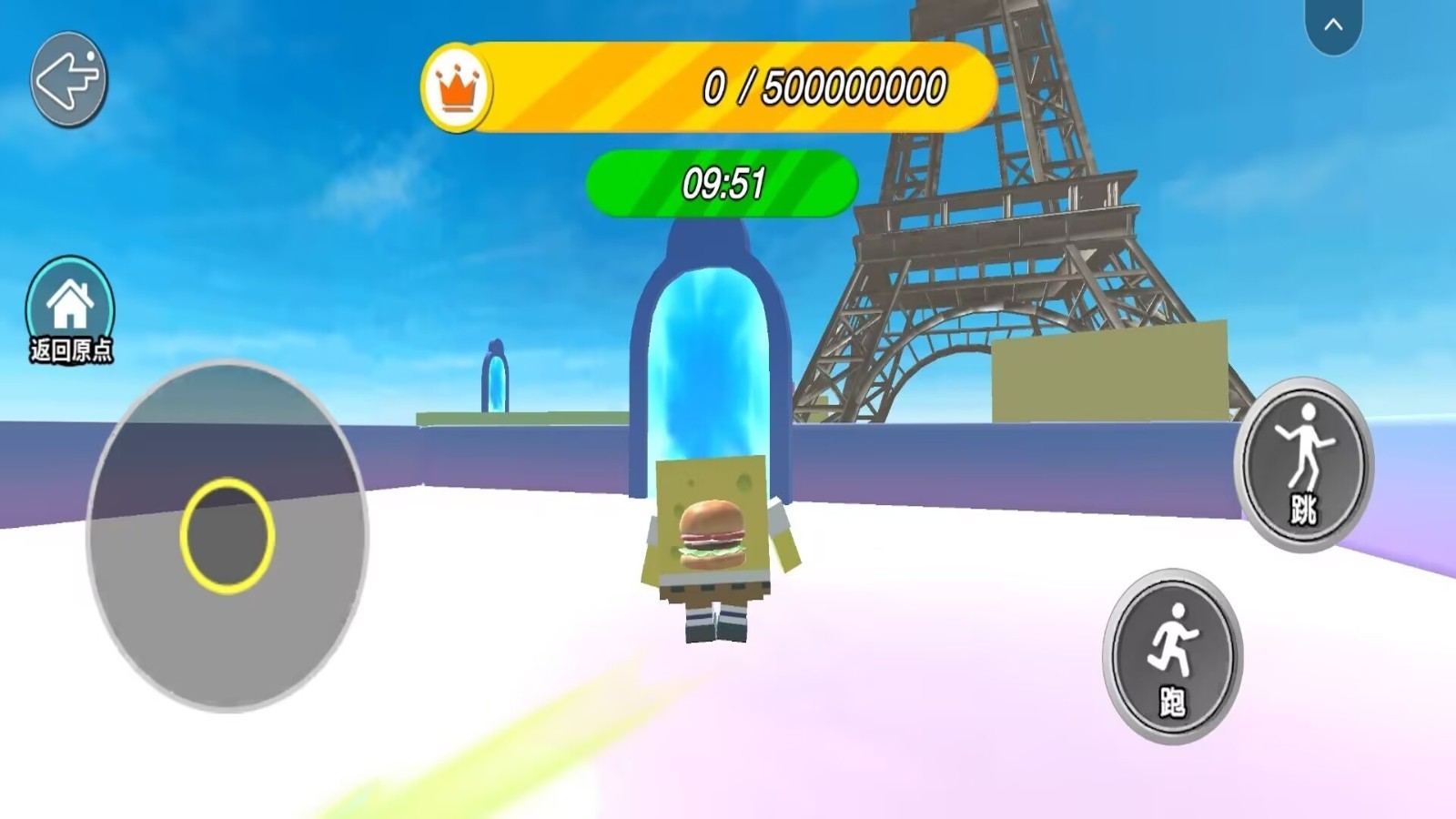Click the orange crown icon

pos(457,88)
